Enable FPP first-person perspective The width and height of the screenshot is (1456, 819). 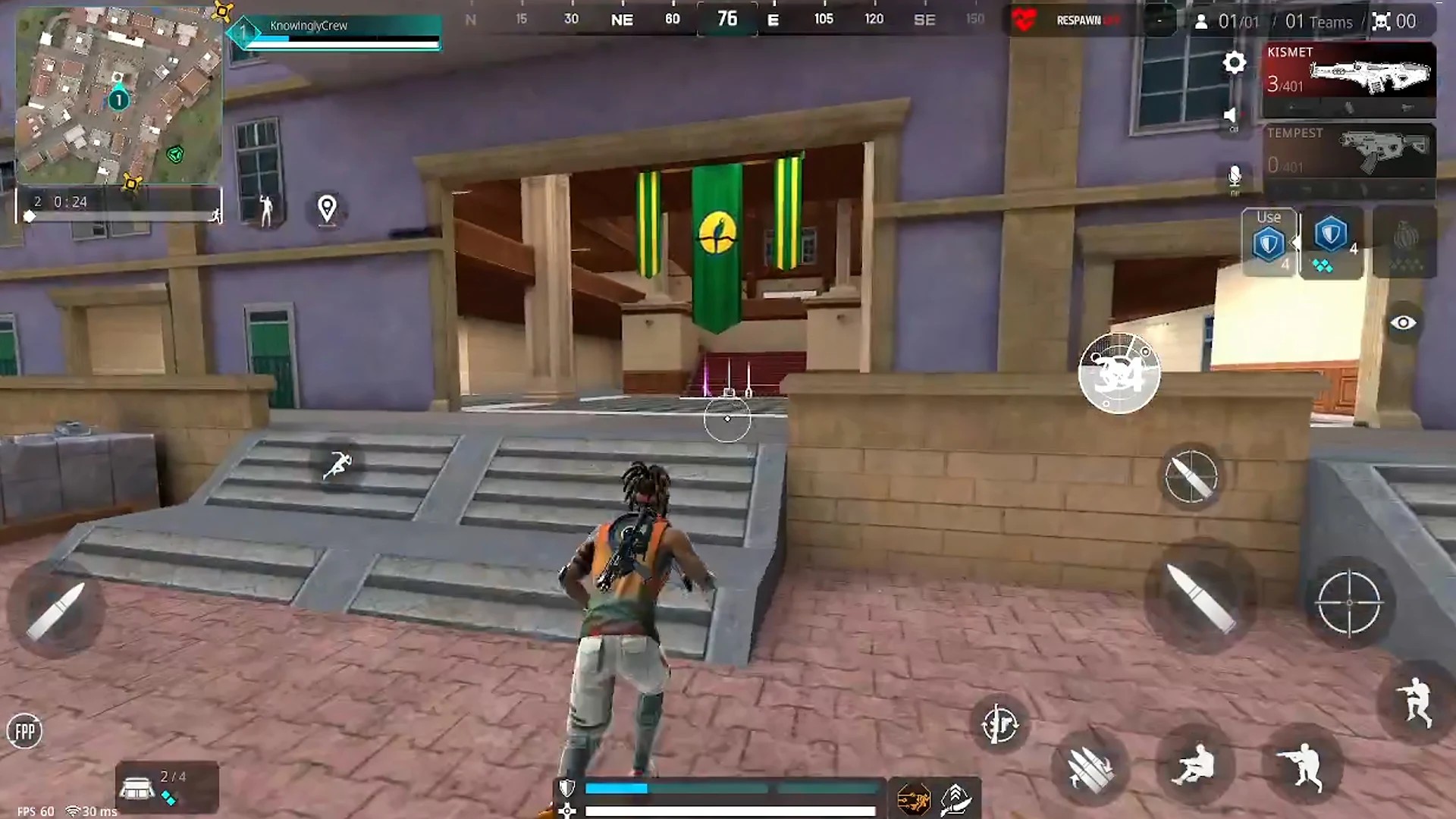[25, 730]
